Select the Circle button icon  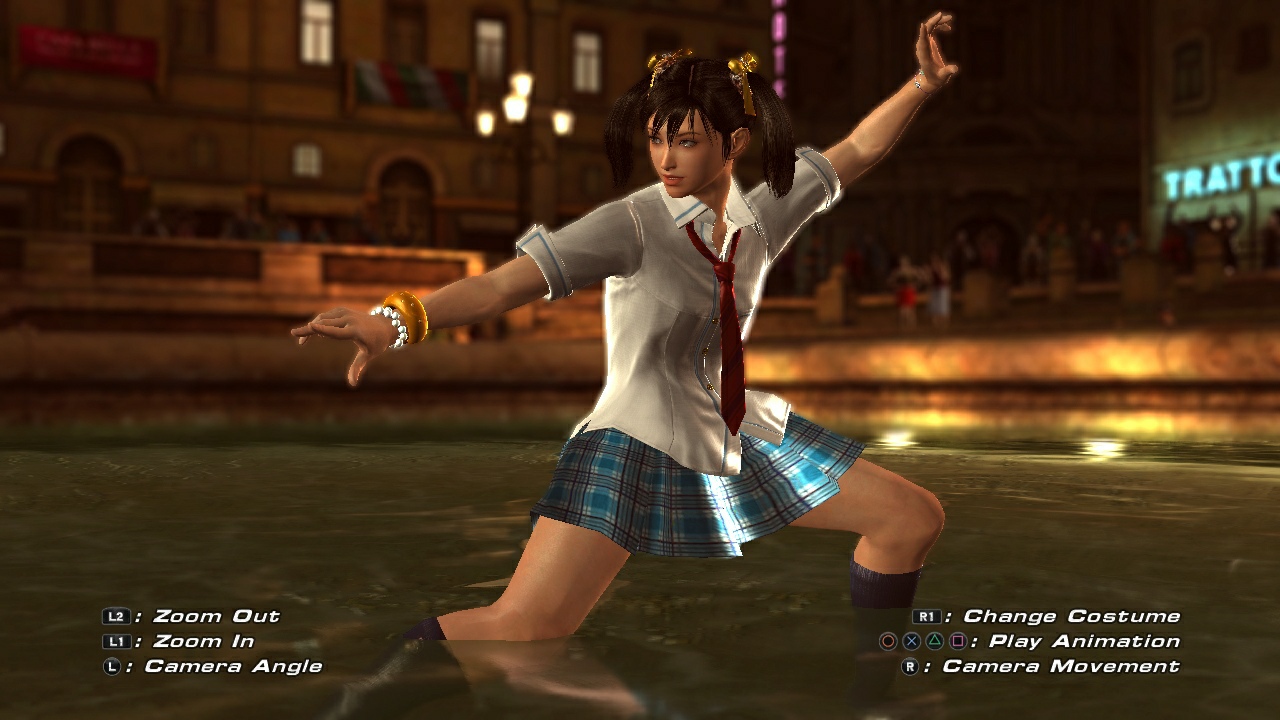click(x=886, y=641)
